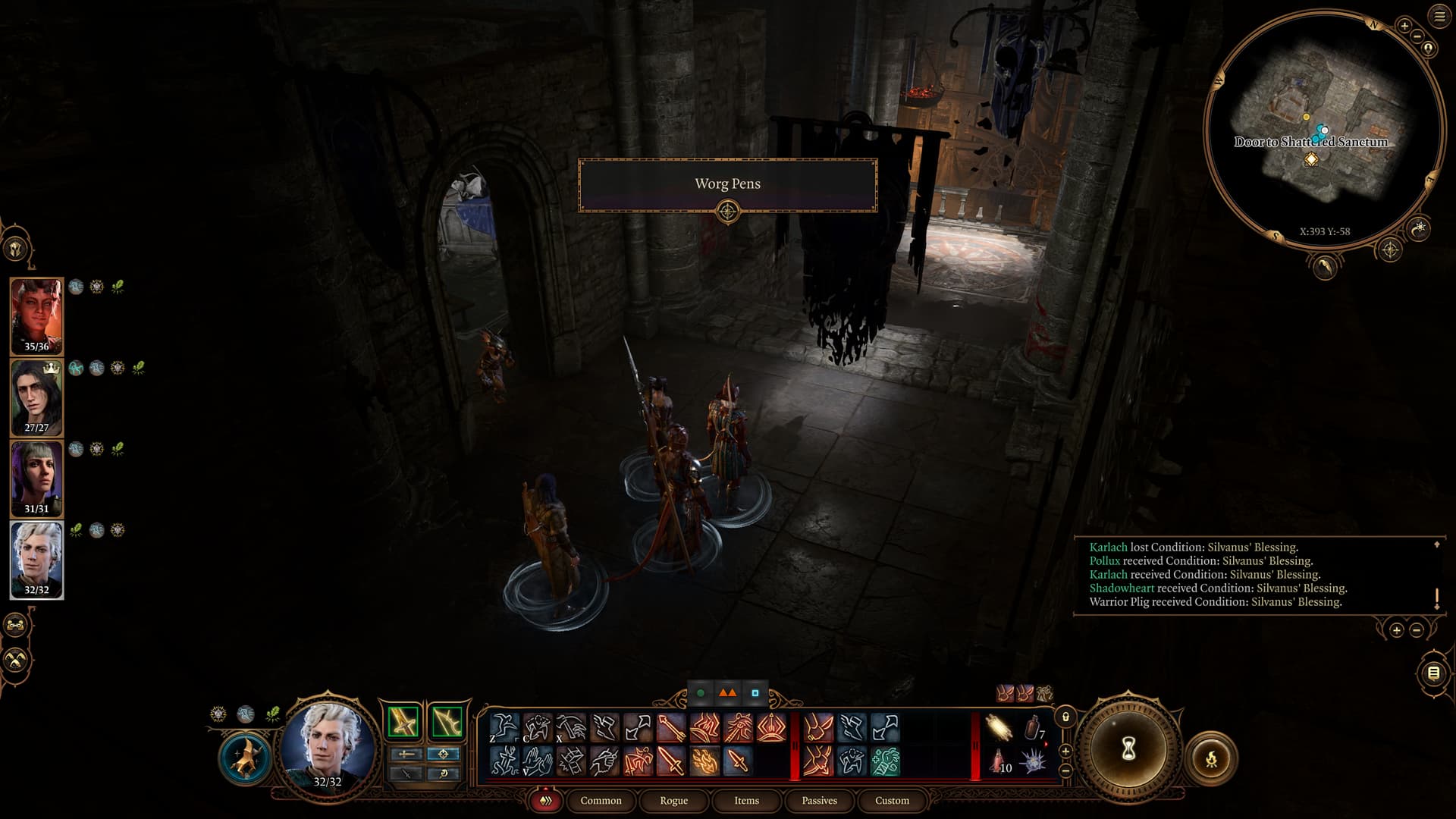This screenshot has height=819, width=1456.
Task: Open the Rogue actions tab
Action: click(x=673, y=801)
